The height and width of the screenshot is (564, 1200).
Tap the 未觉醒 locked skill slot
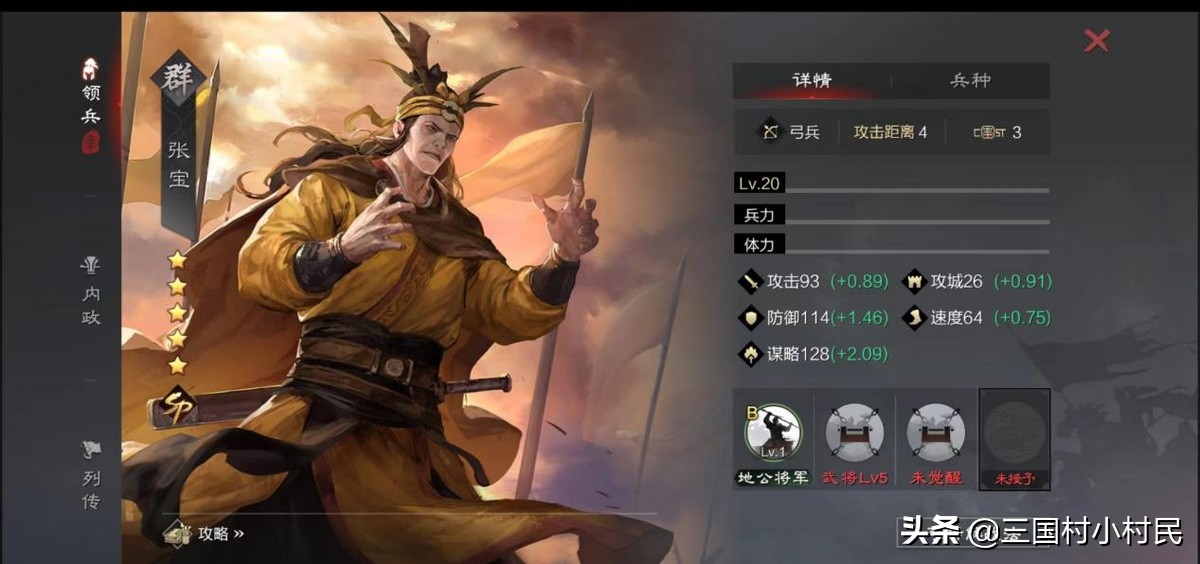pyautogui.click(x=936, y=433)
